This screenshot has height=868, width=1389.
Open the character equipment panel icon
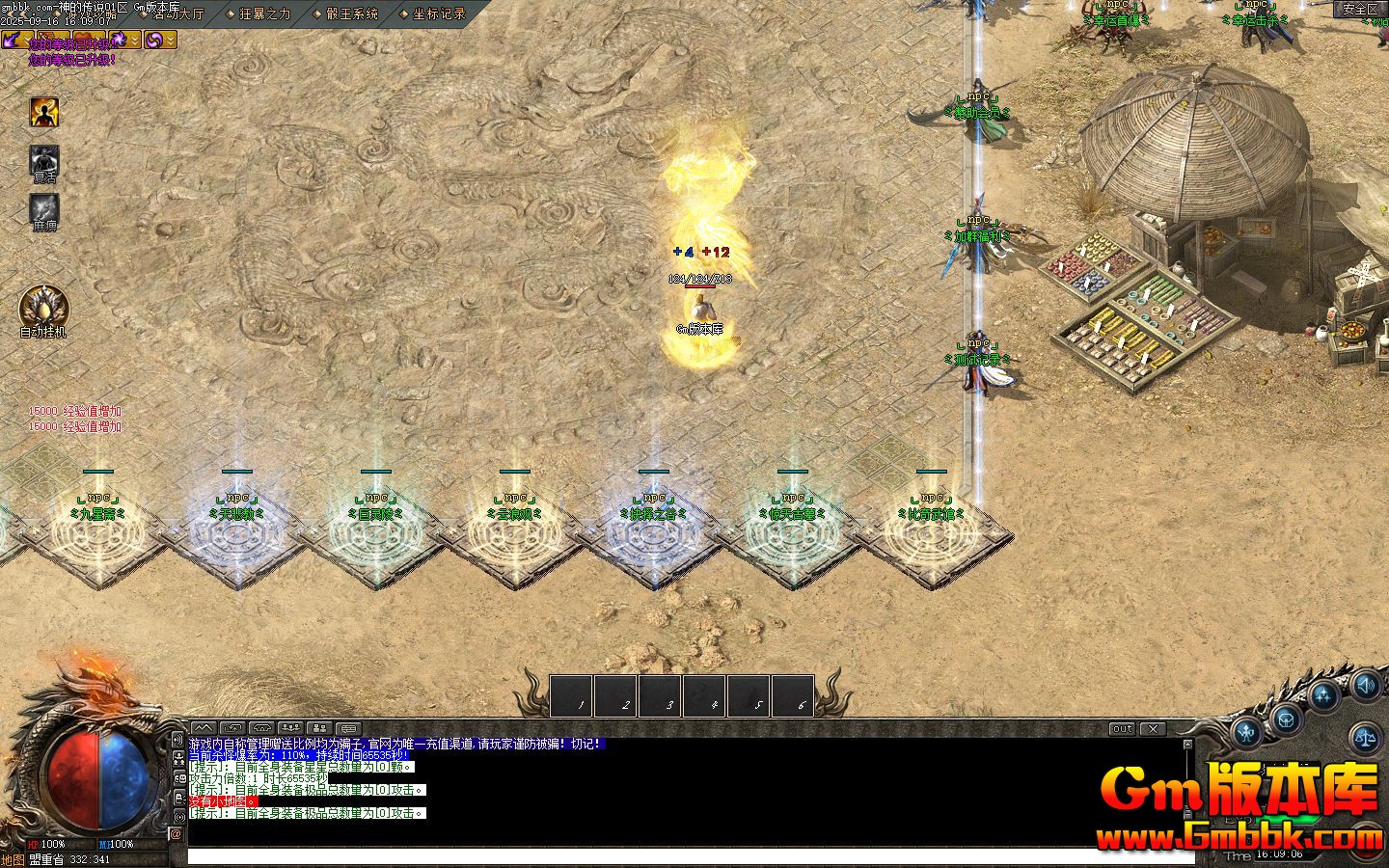coord(1247,731)
